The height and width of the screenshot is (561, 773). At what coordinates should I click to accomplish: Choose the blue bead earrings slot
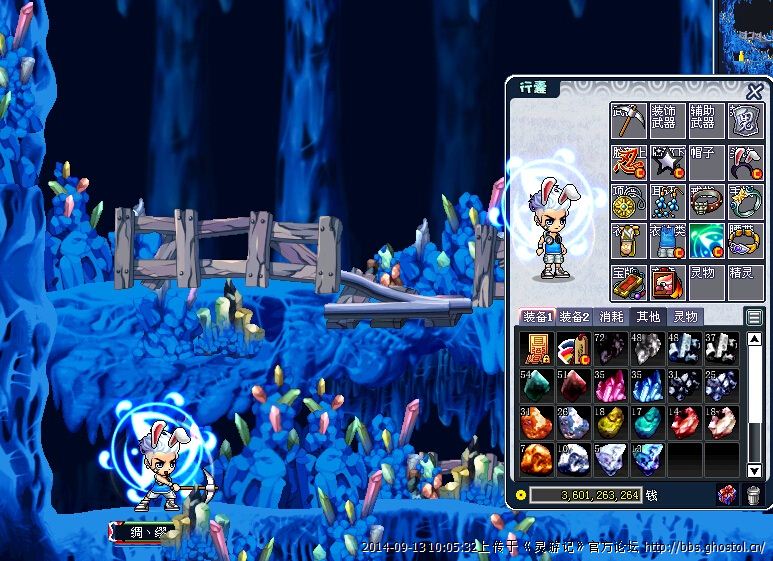click(x=667, y=201)
